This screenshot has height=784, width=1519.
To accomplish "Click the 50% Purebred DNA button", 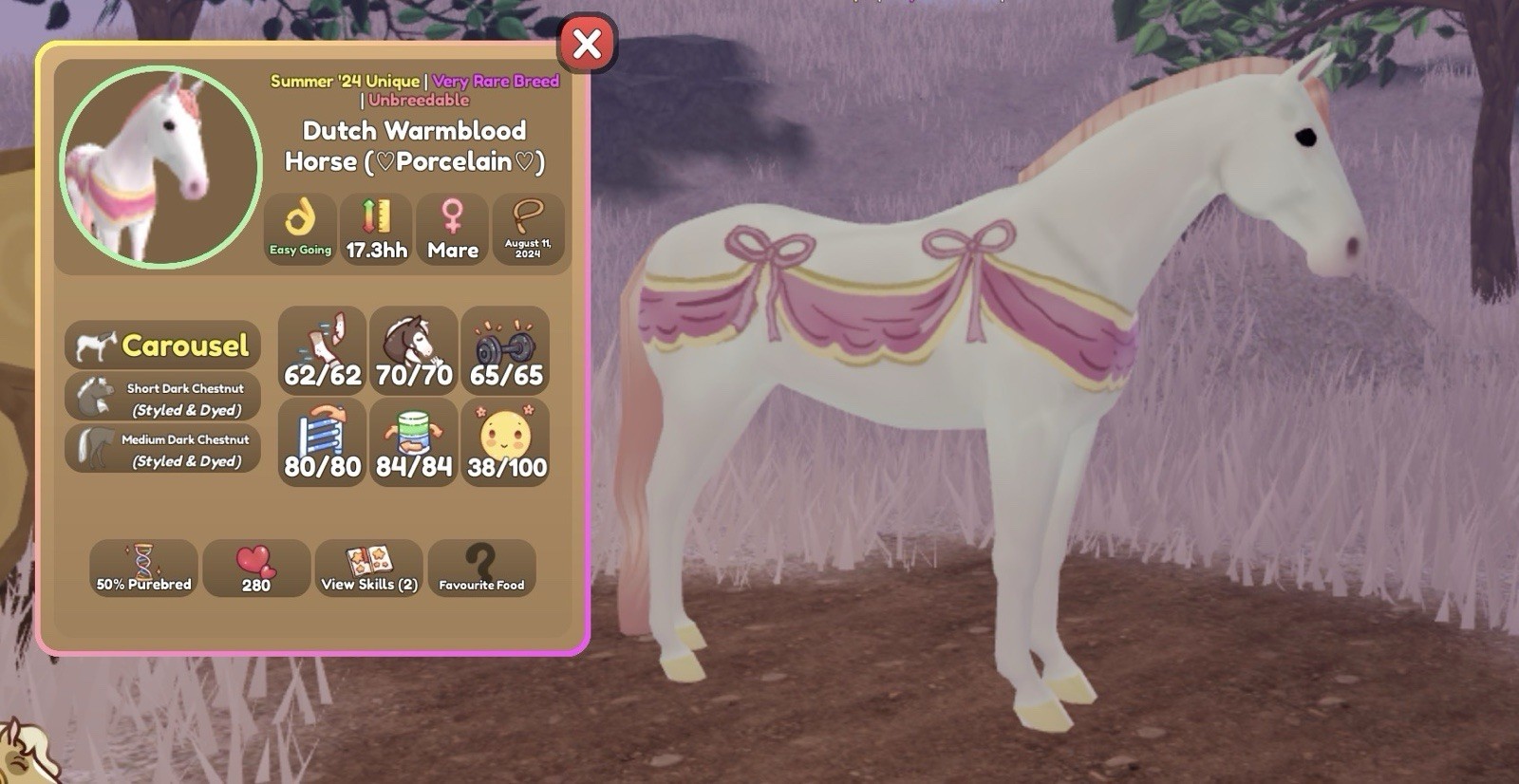I will 143,569.
